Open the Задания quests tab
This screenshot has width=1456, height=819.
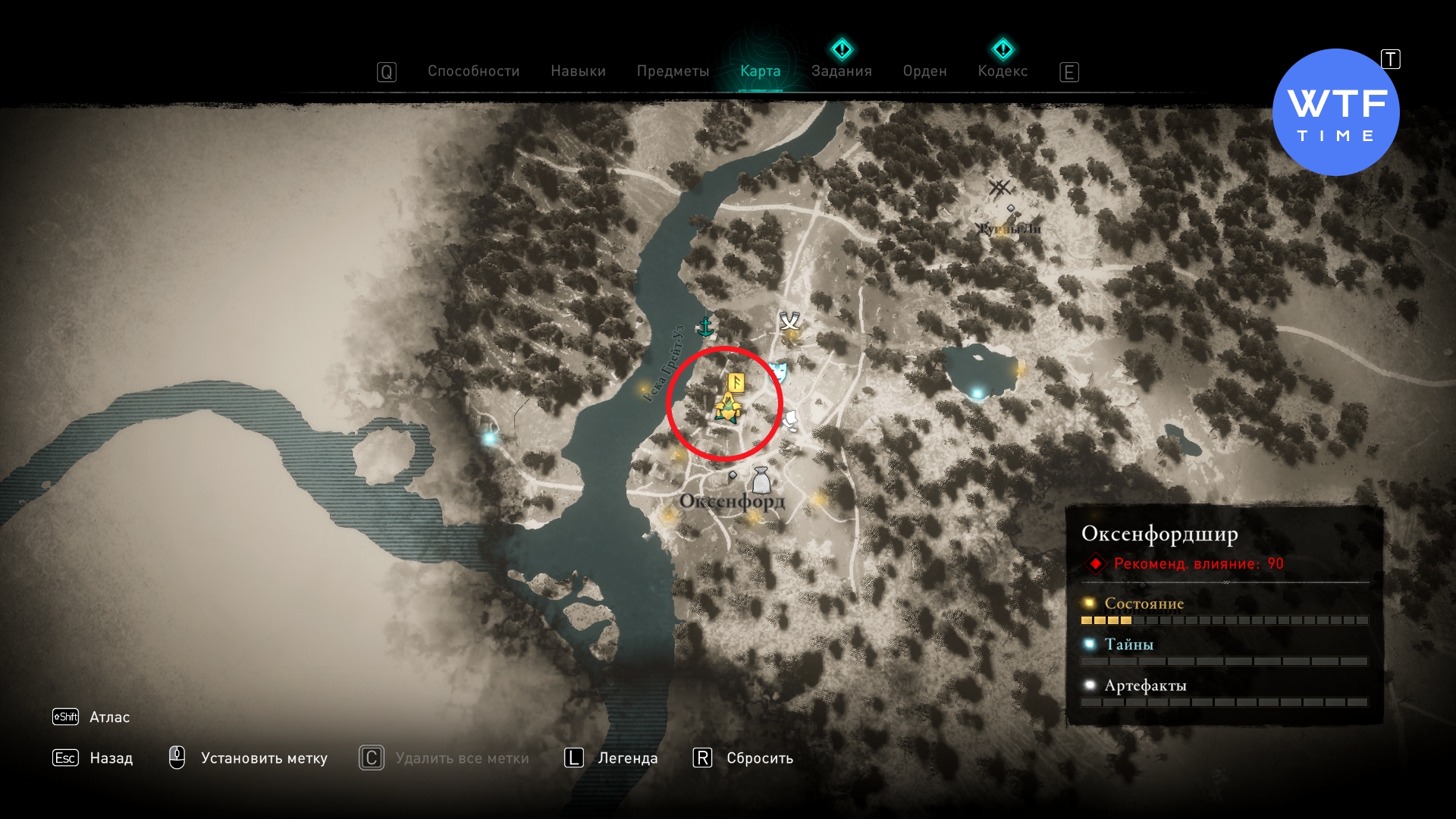click(841, 71)
